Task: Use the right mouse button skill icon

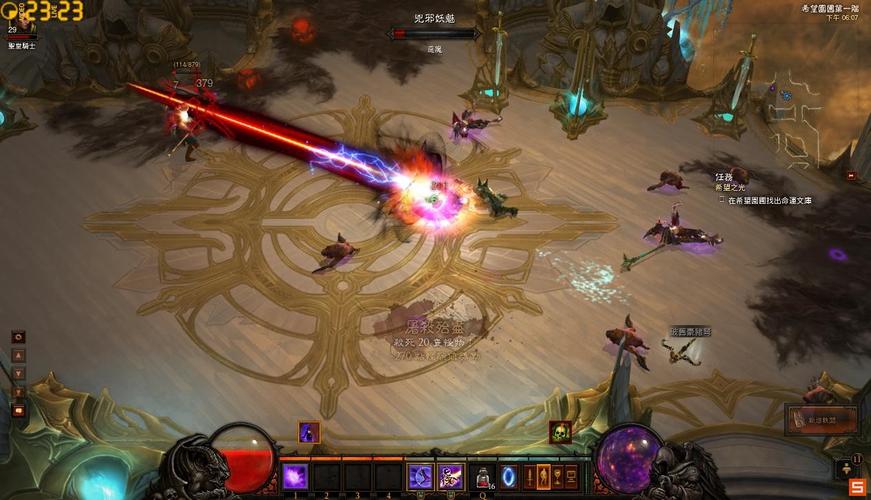Action: 450,477
